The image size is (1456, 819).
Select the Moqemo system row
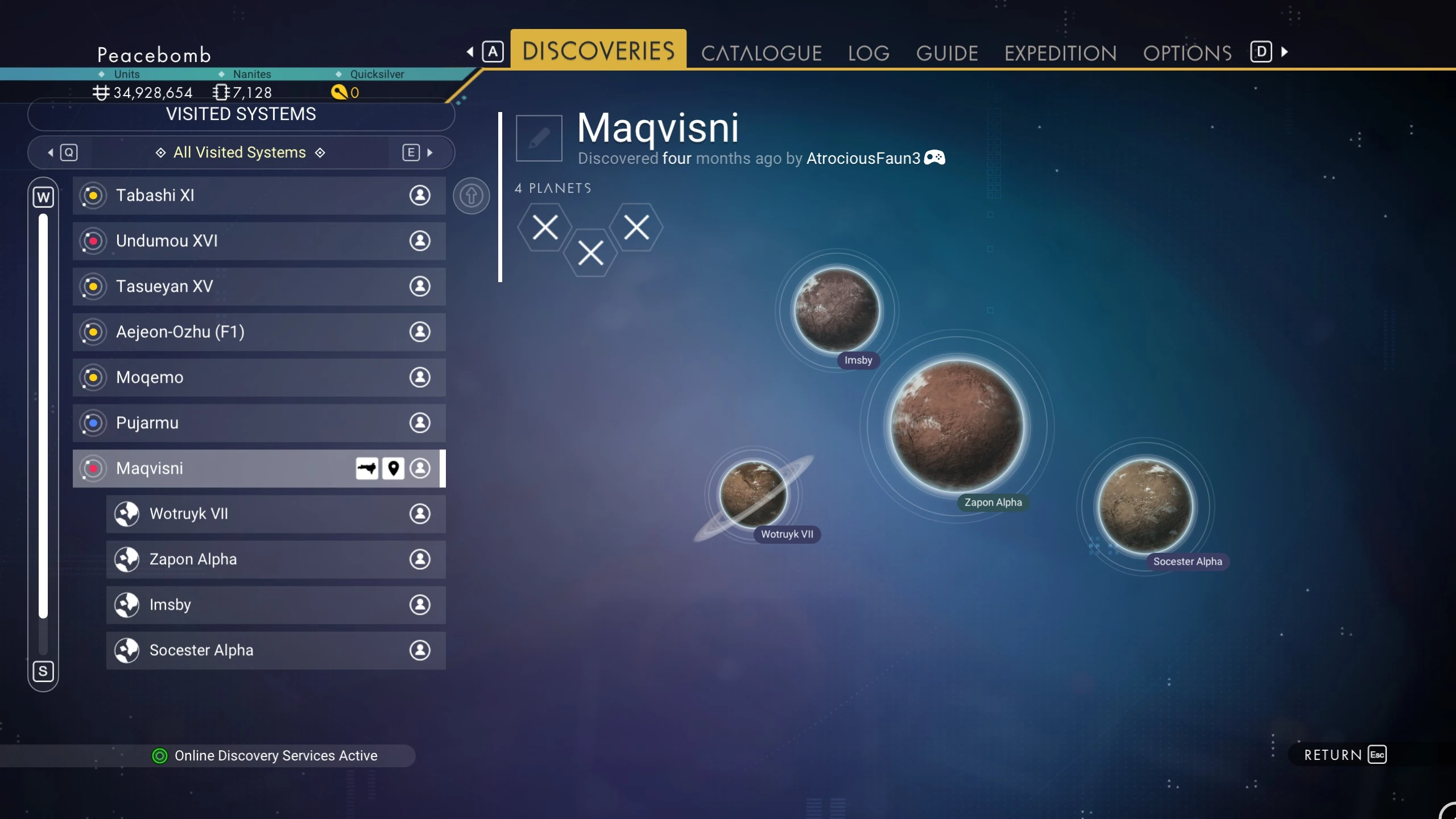click(259, 377)
